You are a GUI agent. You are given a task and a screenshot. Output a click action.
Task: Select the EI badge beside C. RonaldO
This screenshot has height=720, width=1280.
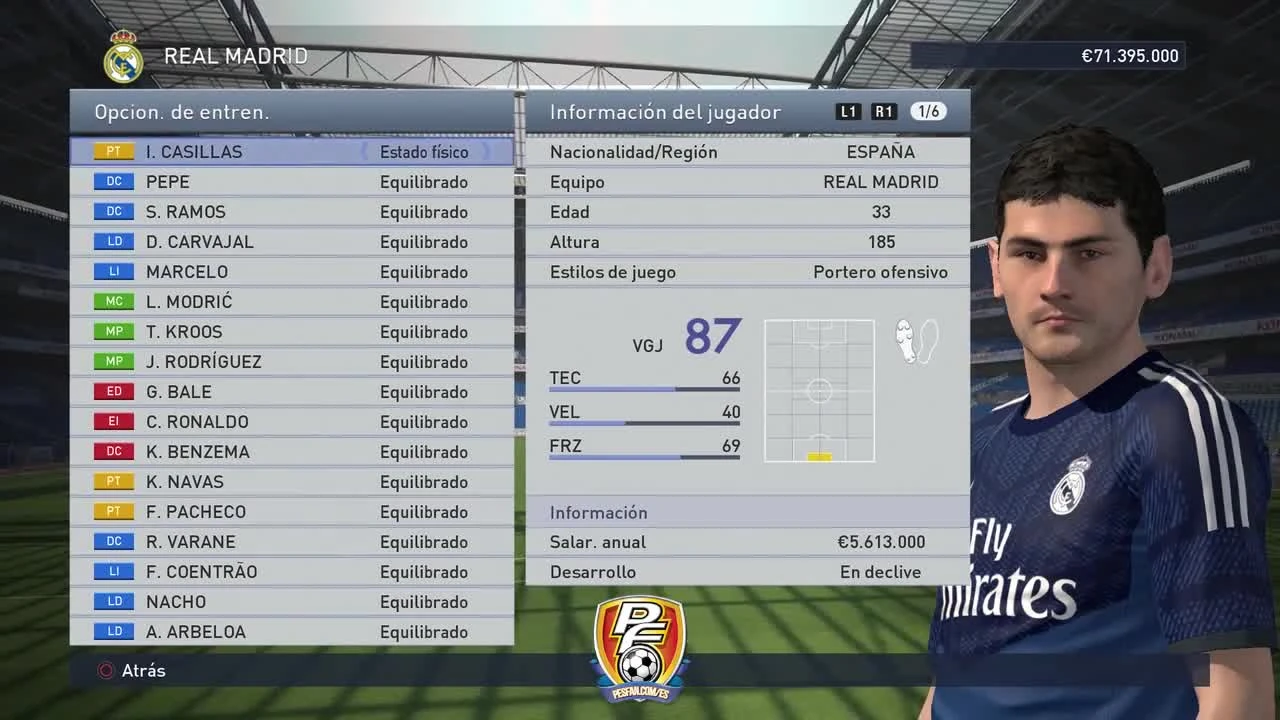click(x=113, y=421)
